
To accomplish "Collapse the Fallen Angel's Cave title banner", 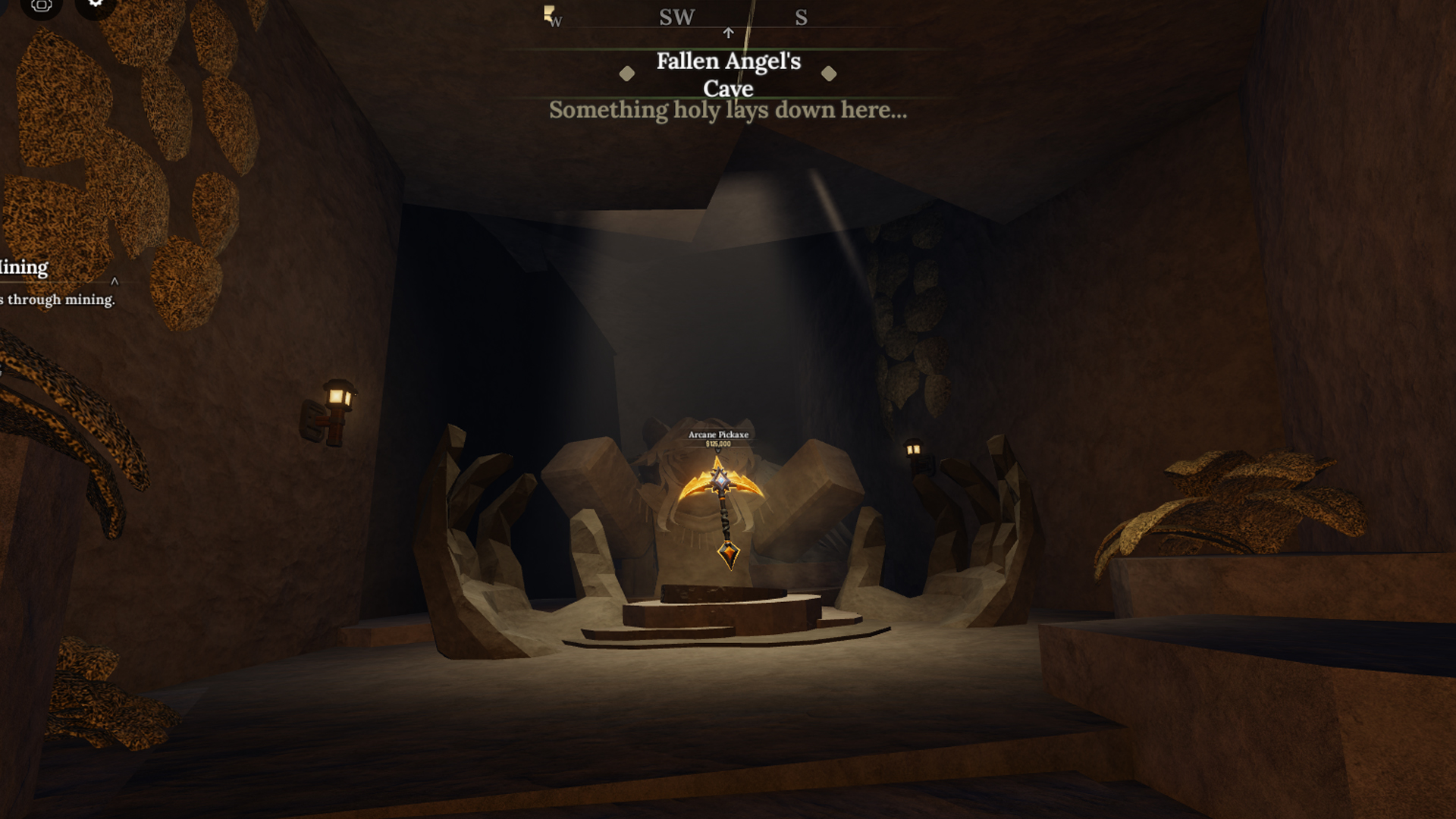I will click(728, 75).
